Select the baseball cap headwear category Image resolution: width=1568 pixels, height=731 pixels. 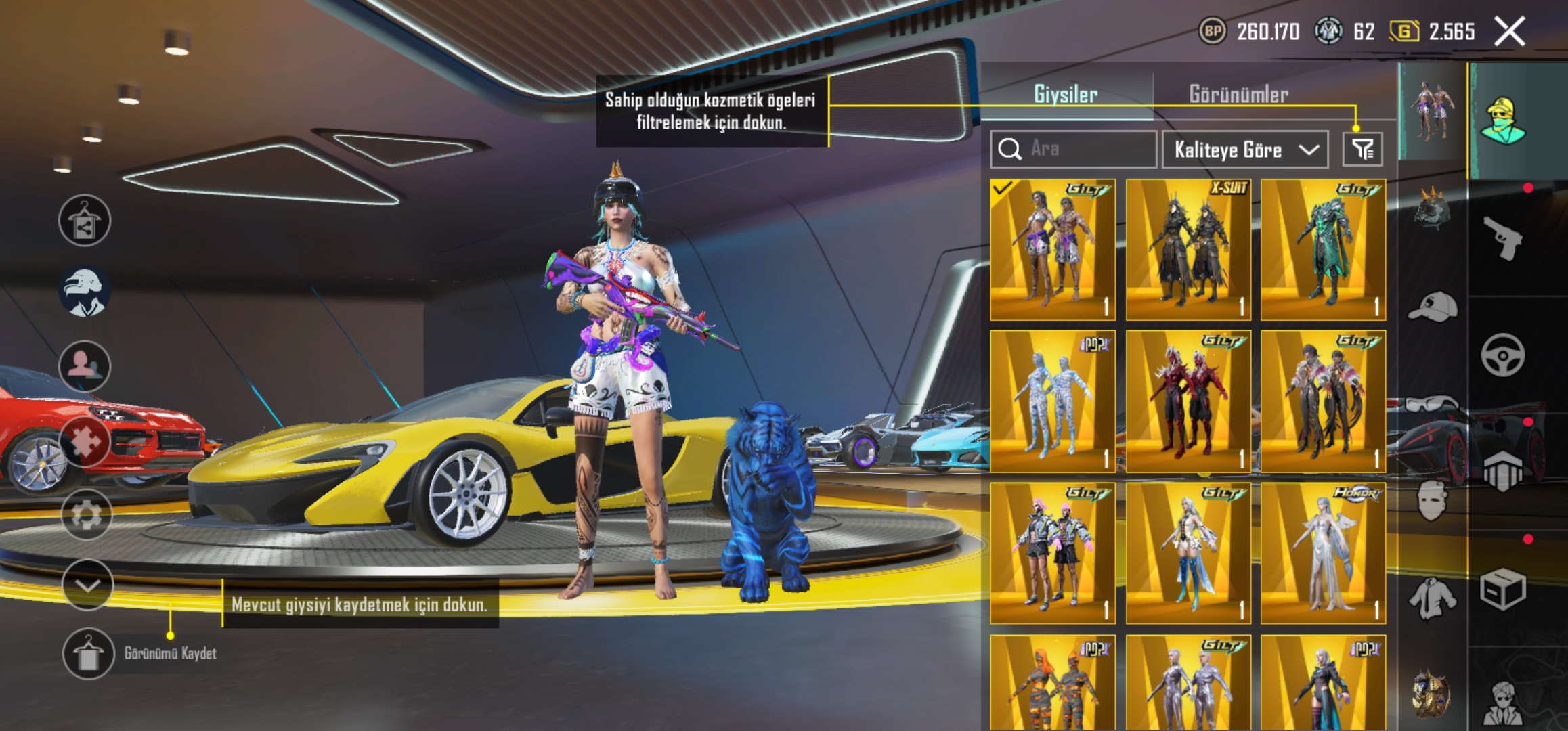click(1433, 307)
